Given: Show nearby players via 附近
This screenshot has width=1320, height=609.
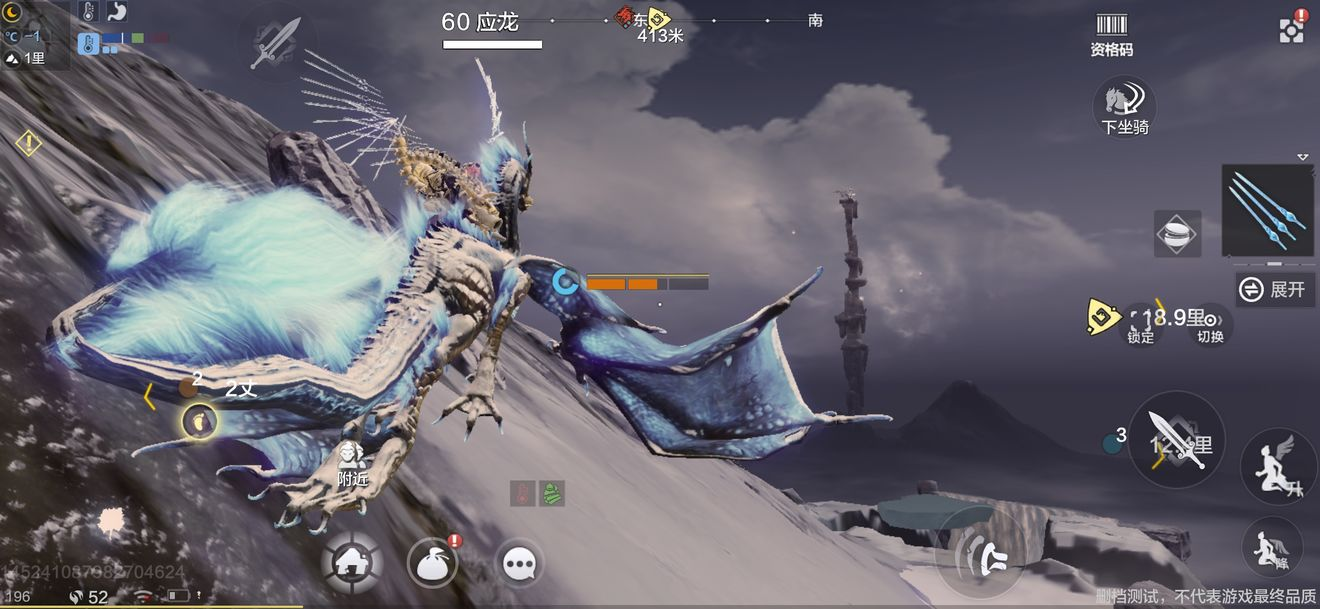Looking at the screenshot, I should 351,465.
